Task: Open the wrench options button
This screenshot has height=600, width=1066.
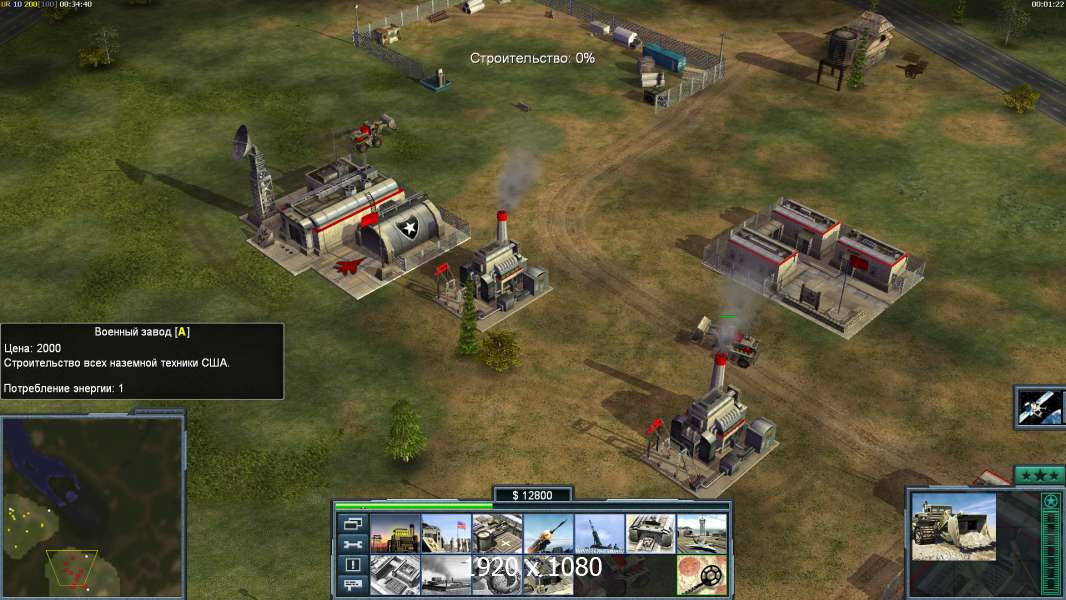Action: point(351,544)
